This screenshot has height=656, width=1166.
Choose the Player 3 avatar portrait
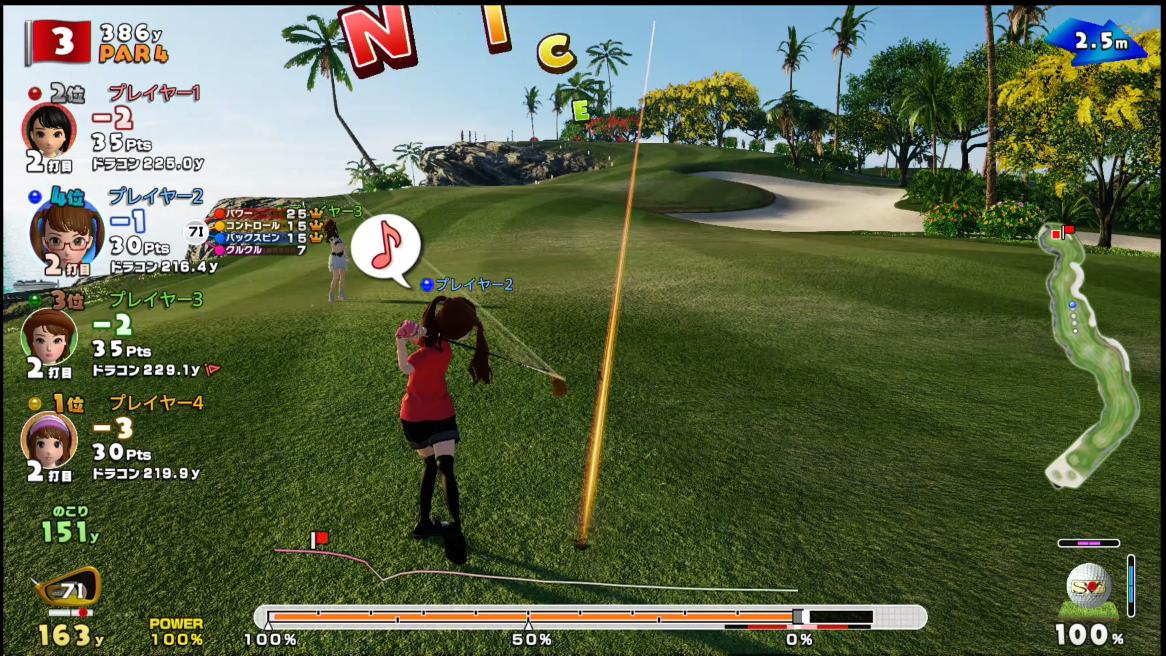(x=48, y=335)
